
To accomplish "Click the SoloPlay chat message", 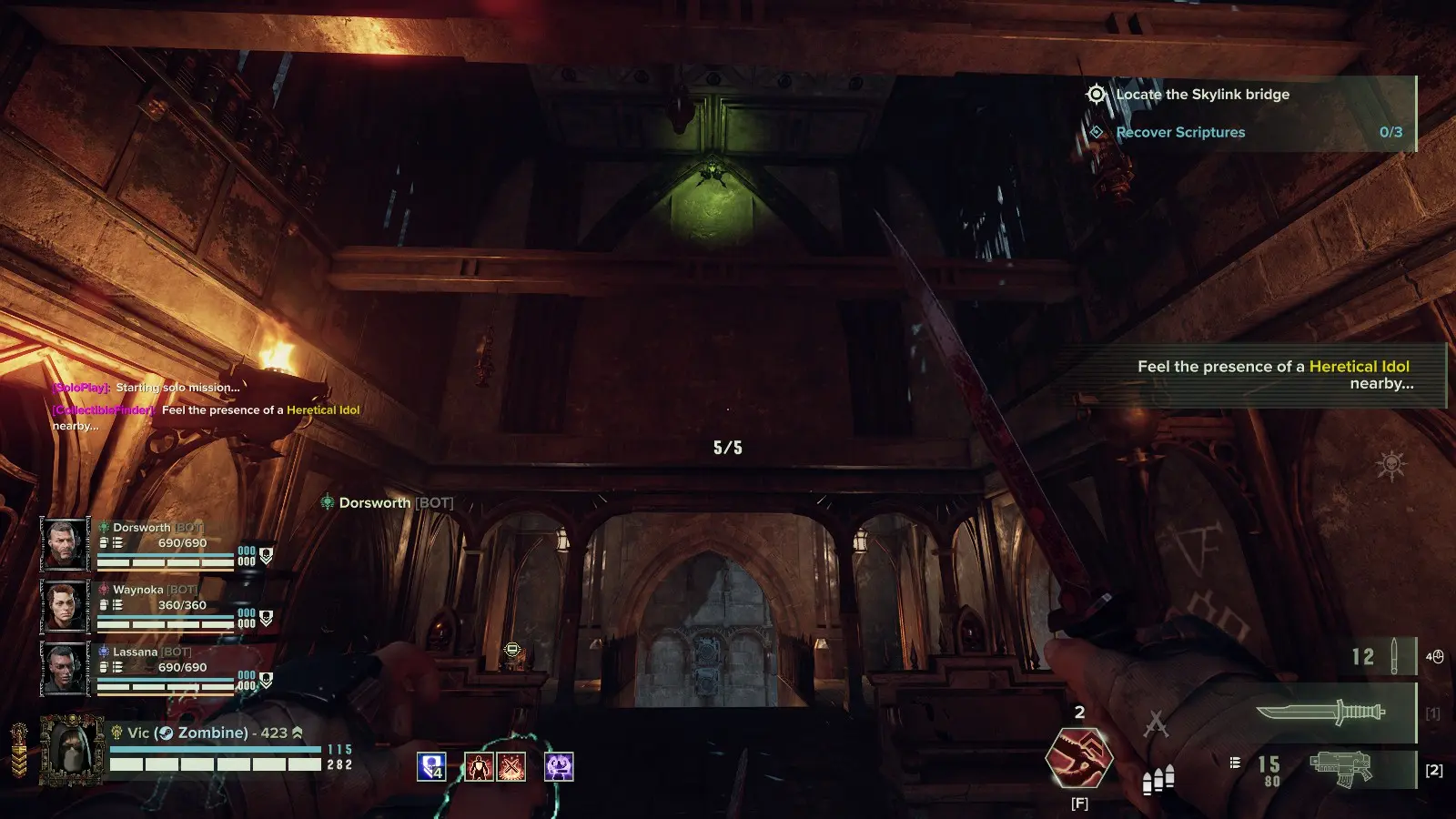I will 146,388.
